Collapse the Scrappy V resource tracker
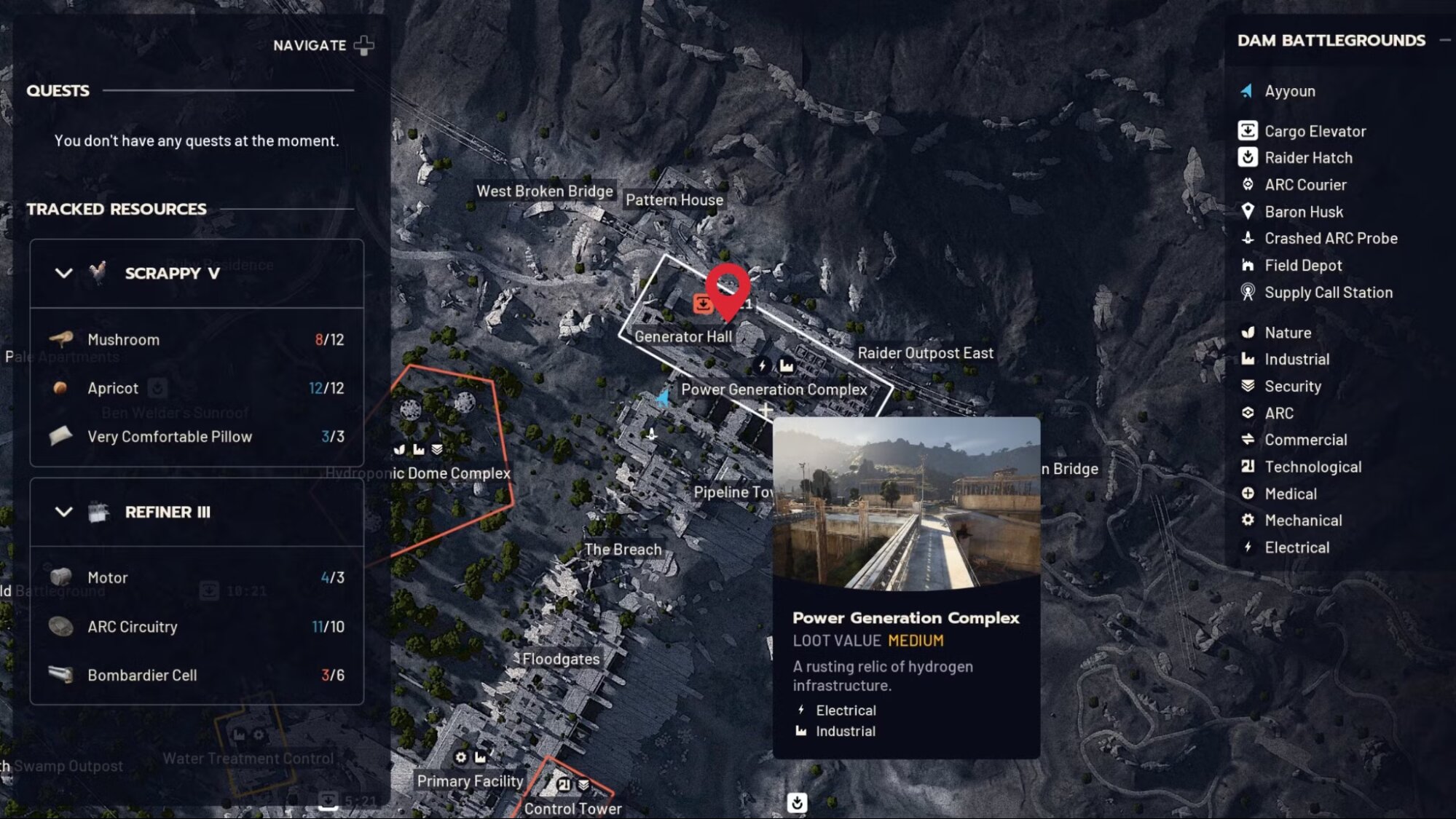This screenshot has width=1456, height=819. pyautogui.click(x=64, y=273)
